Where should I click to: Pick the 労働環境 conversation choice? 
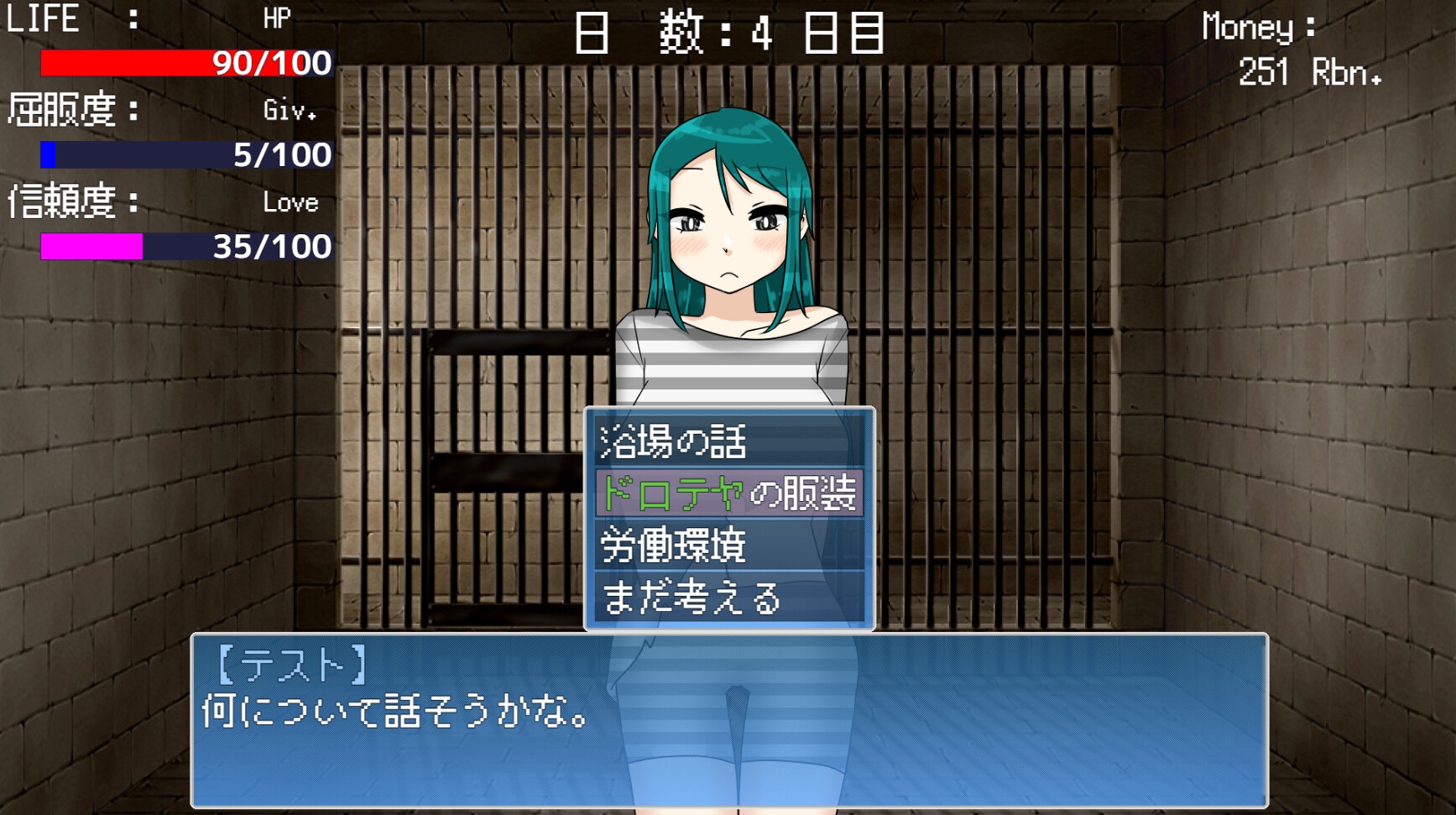click(x=728, y=546)
